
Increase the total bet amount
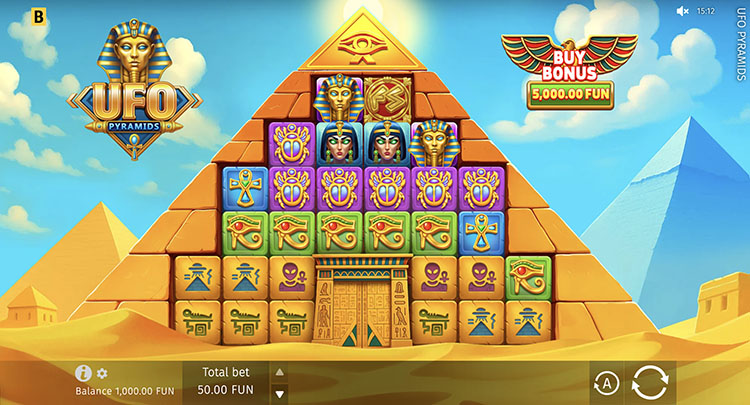coord(280,371)
